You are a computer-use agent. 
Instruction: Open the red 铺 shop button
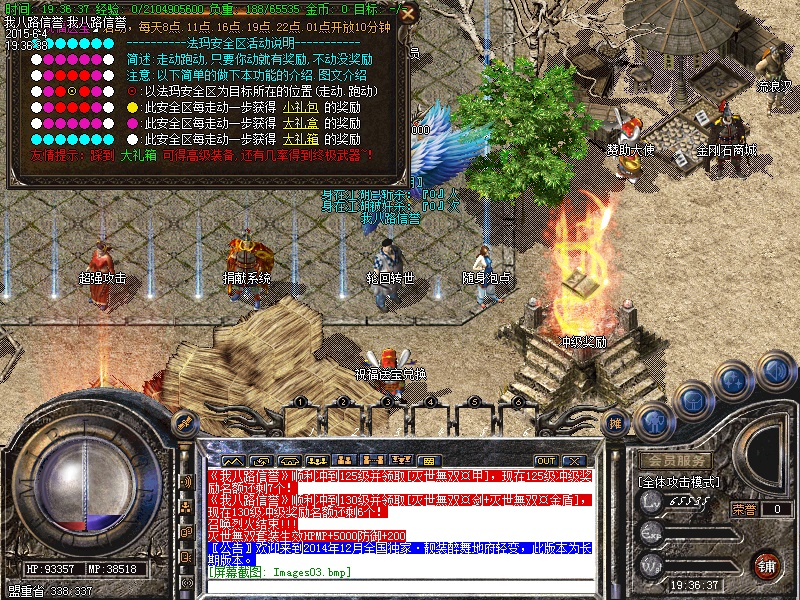point(767,564)
